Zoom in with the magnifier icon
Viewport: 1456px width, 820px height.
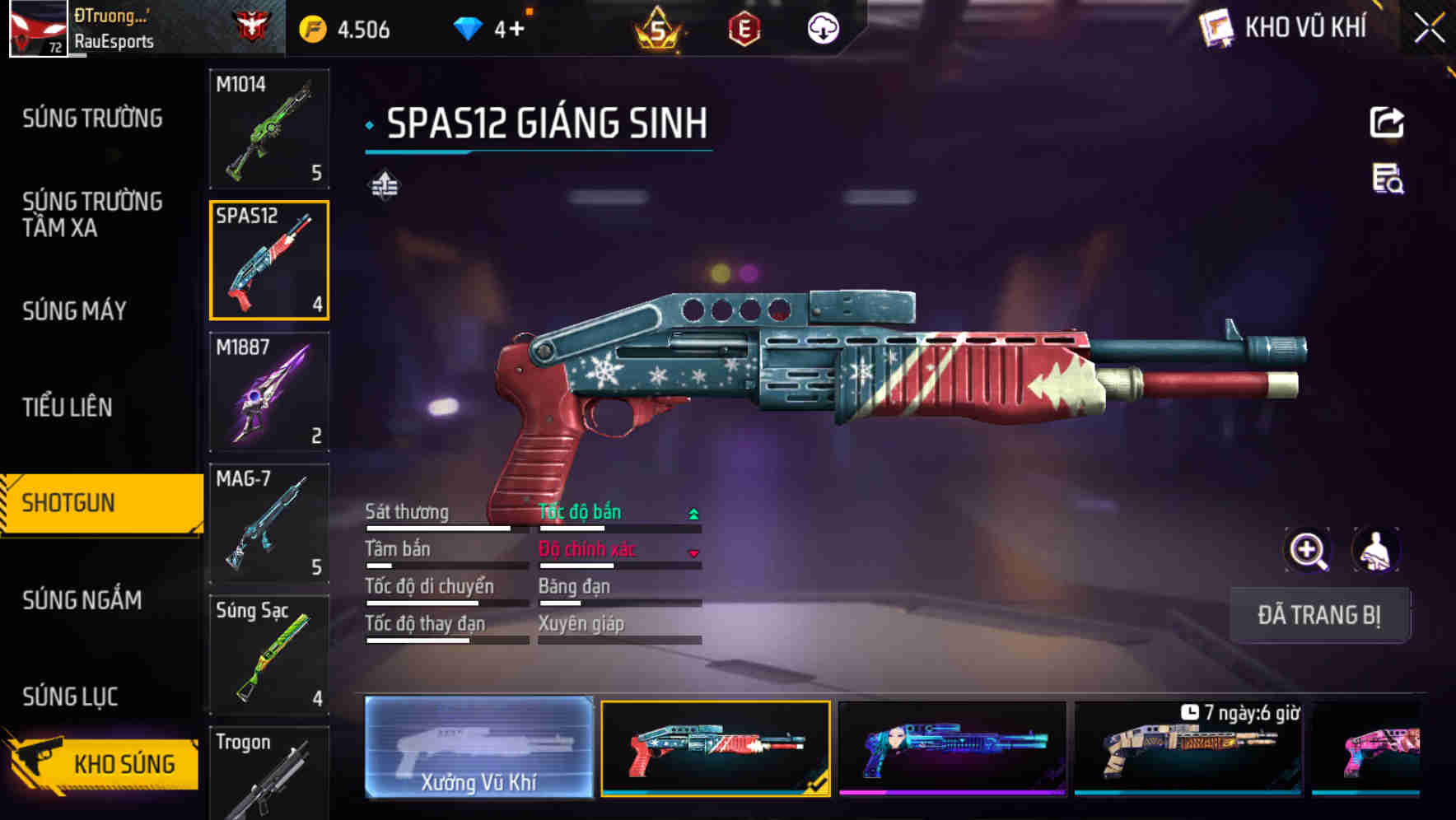[1308, 550]
